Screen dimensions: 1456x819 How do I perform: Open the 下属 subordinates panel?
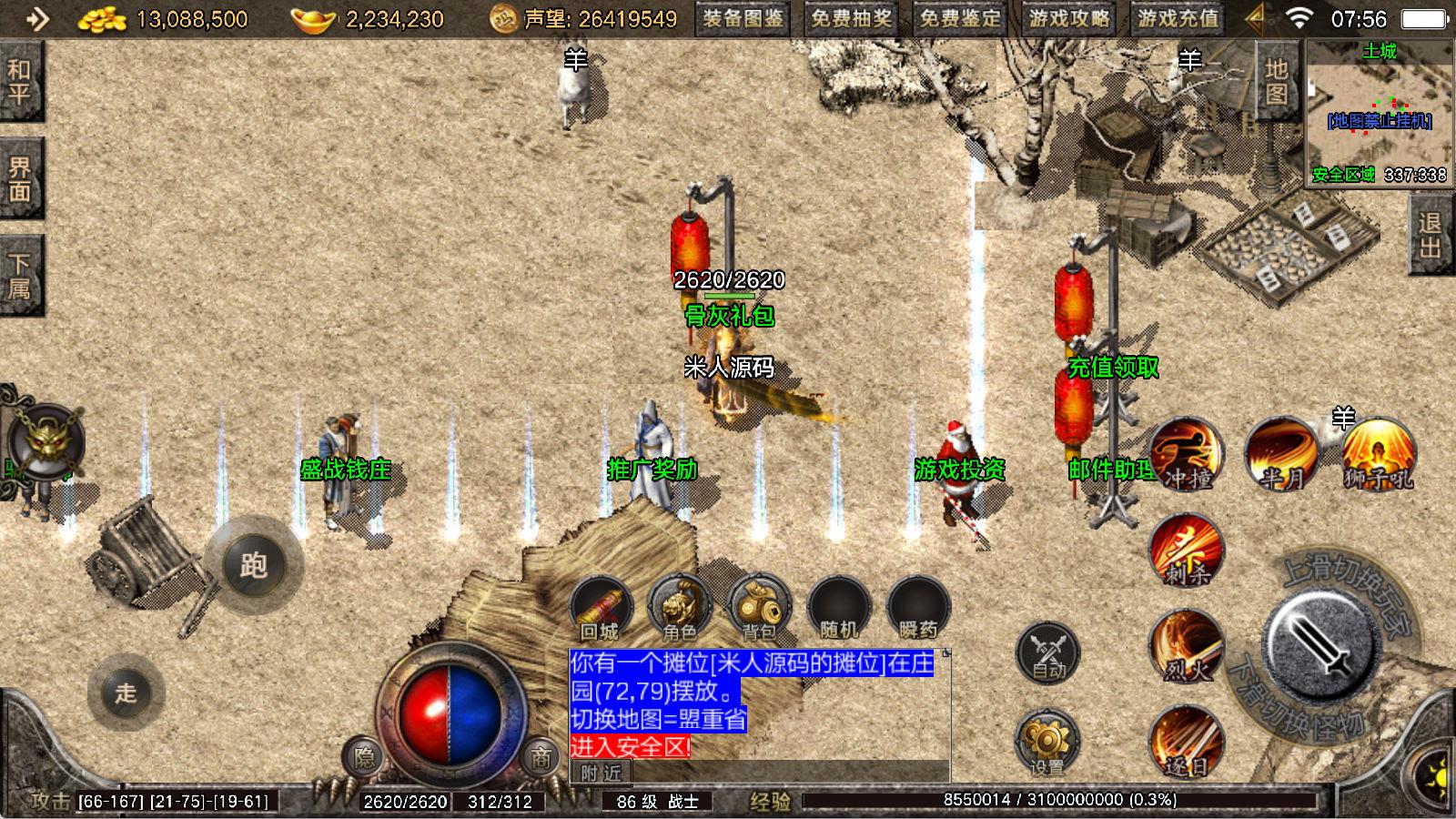(x=19, y=276)
